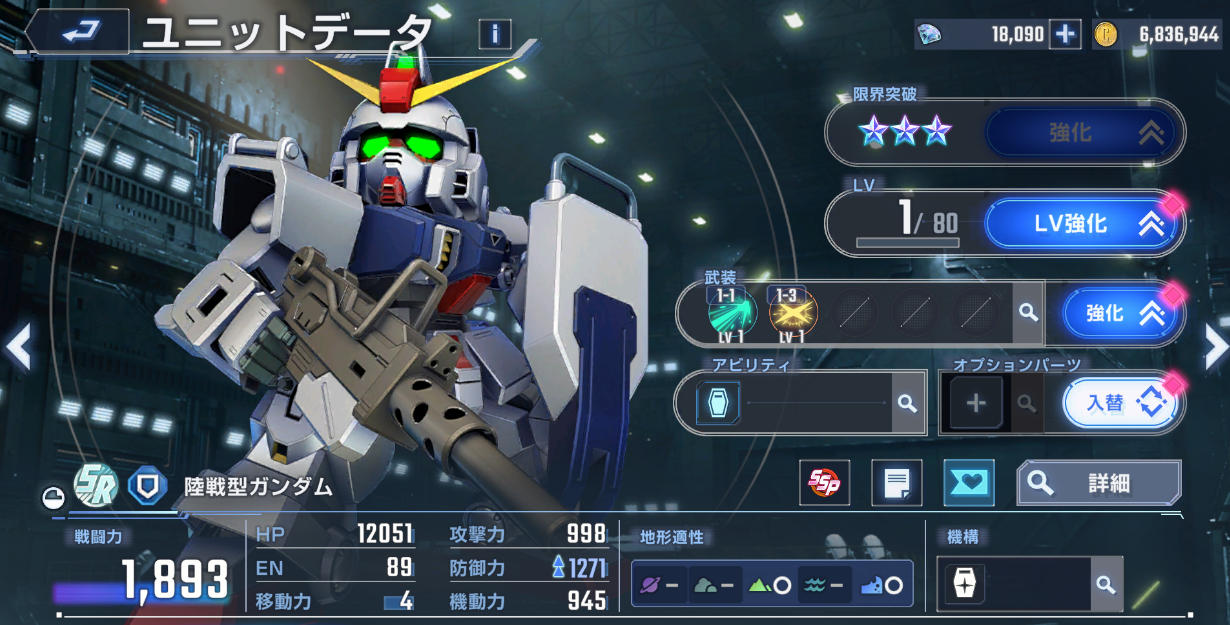Tap the 限界突破 強化 button
Image resolution: width=1230 pixels, height=625 pixels.
click(x=1084, y=133)
